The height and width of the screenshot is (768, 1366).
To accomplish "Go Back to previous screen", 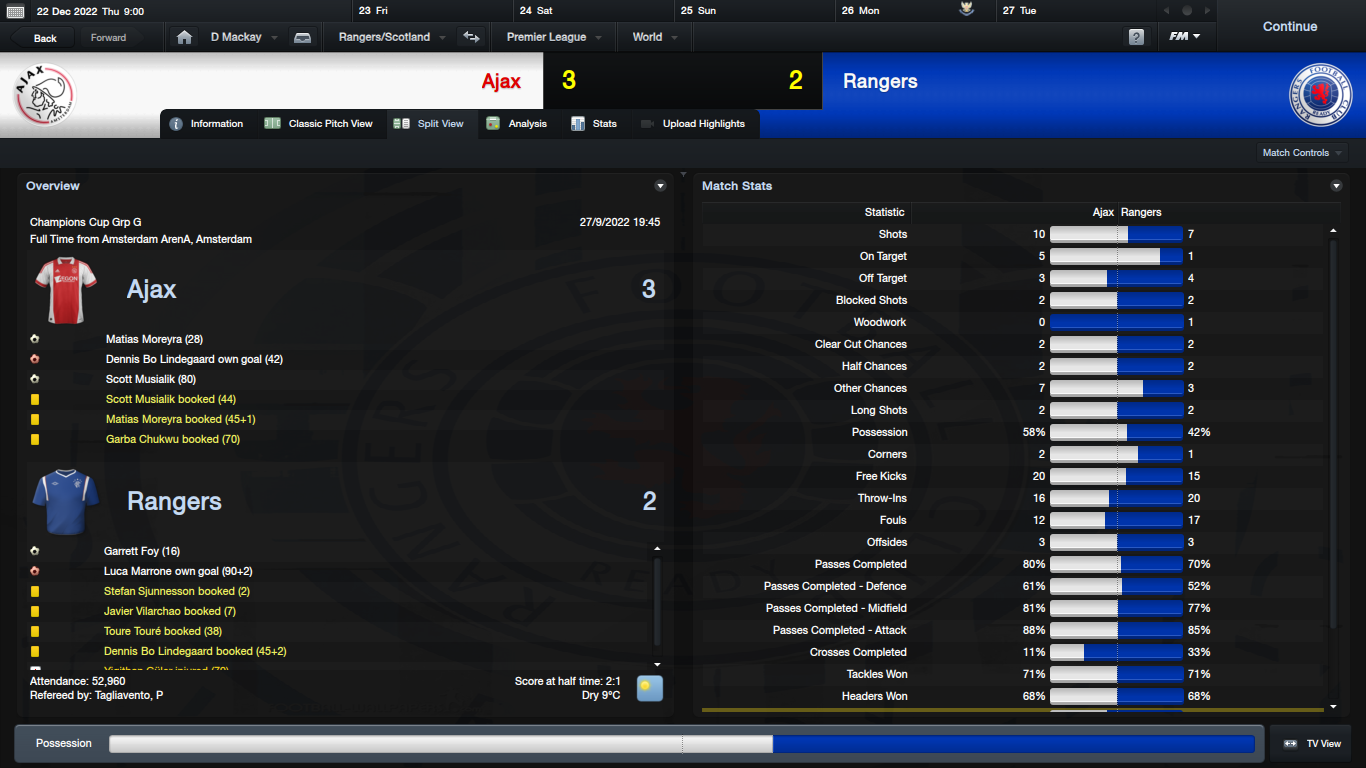I will 45,38.
